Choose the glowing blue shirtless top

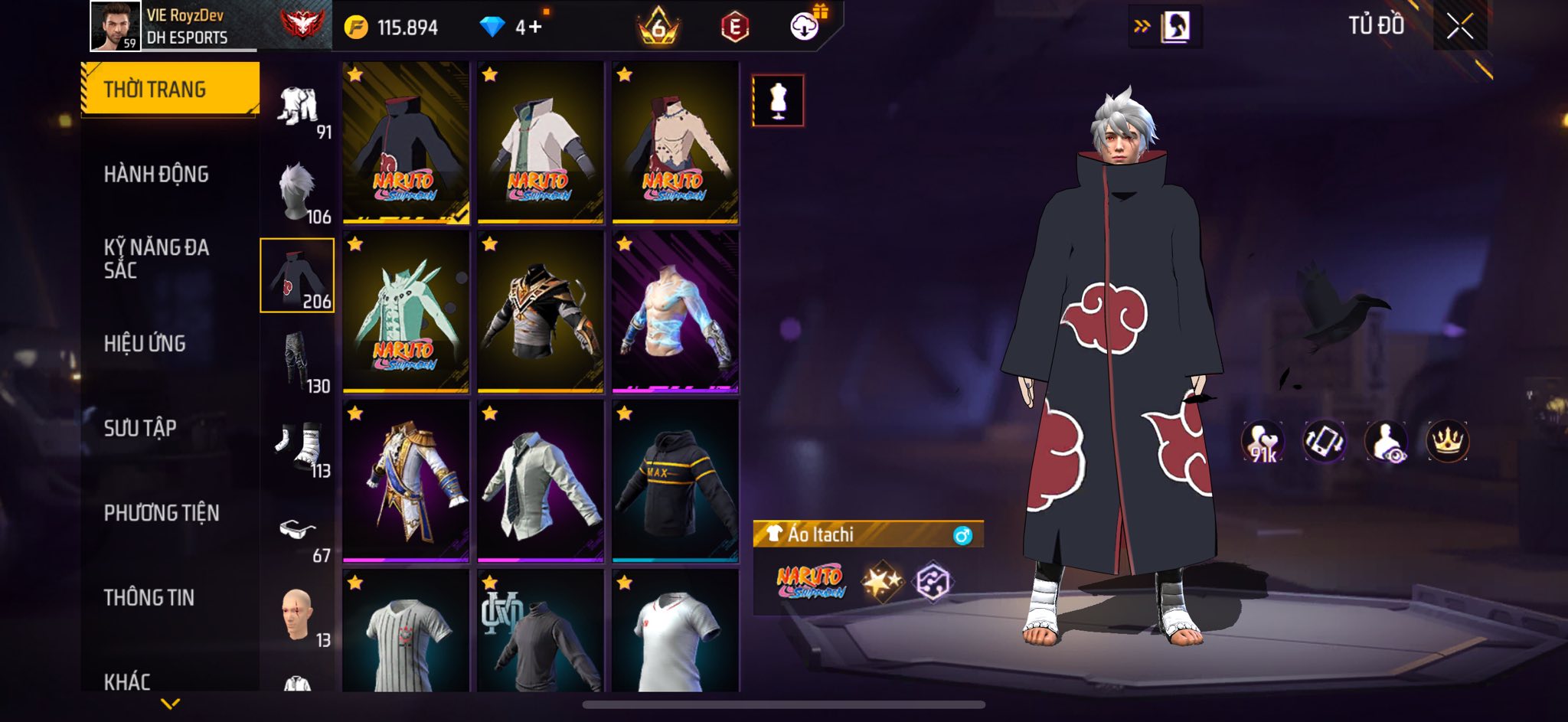675,312
